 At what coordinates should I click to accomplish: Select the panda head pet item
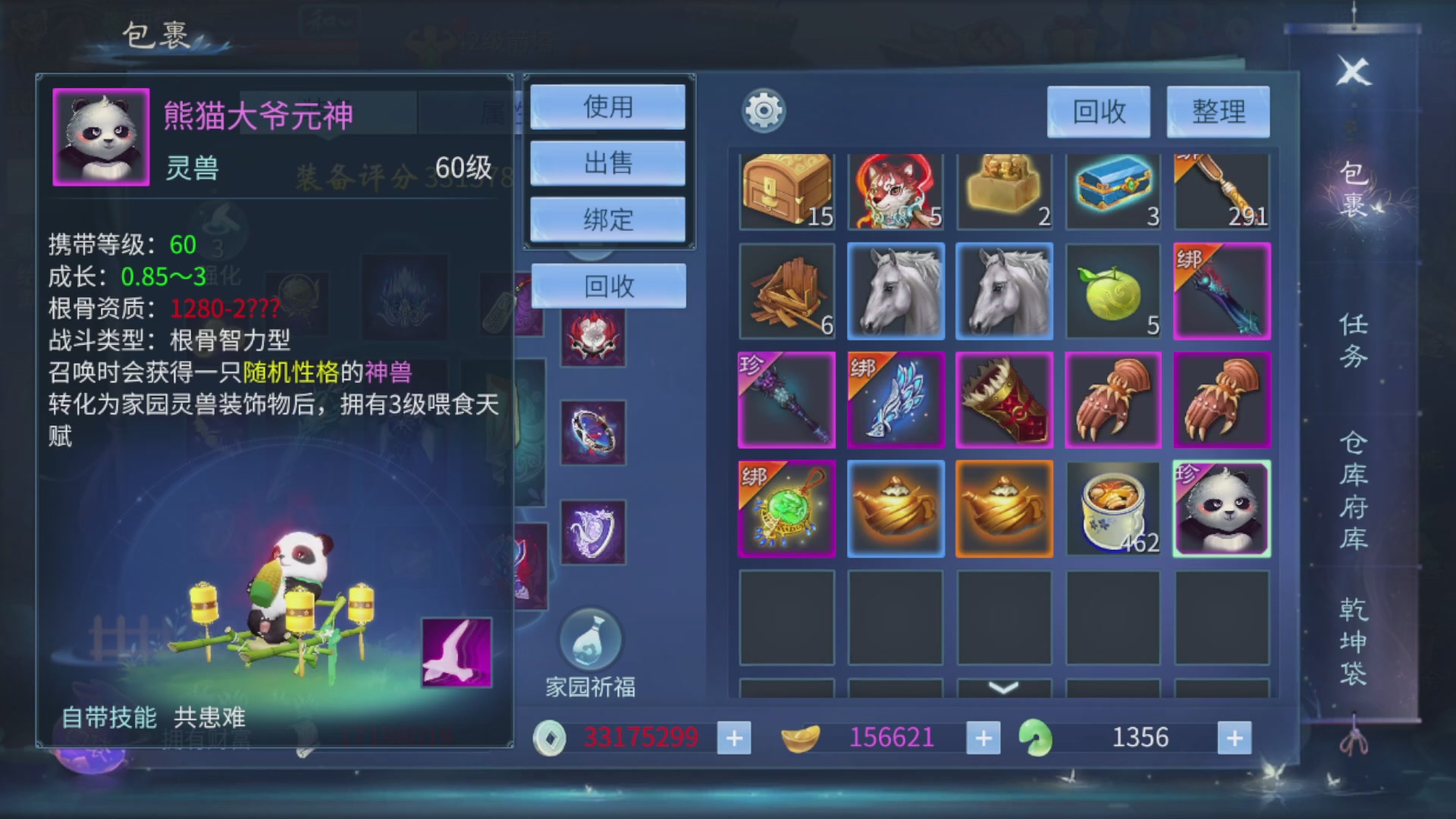click(x=1222, y=509)
